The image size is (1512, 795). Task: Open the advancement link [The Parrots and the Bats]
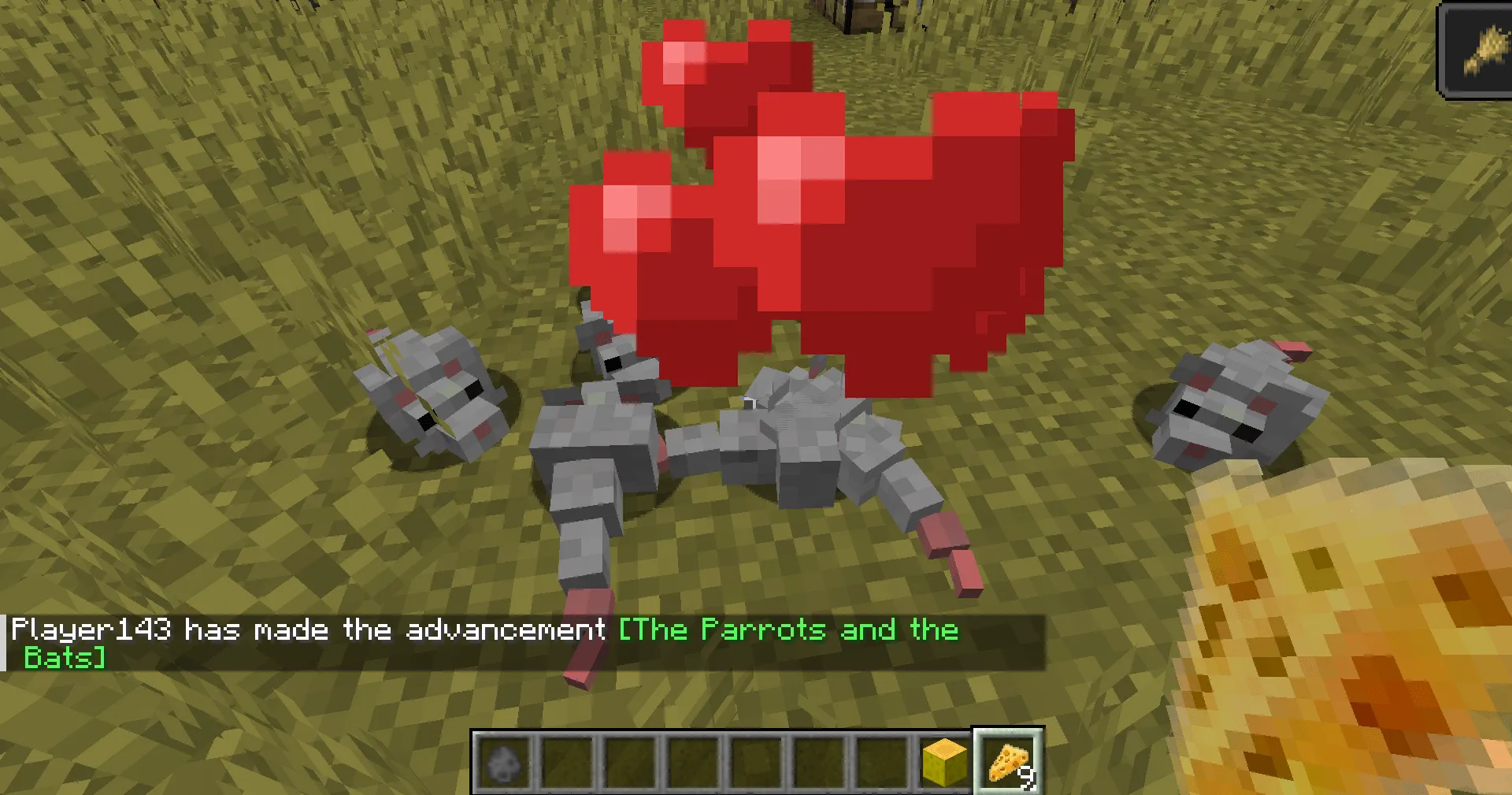[787, 629]
